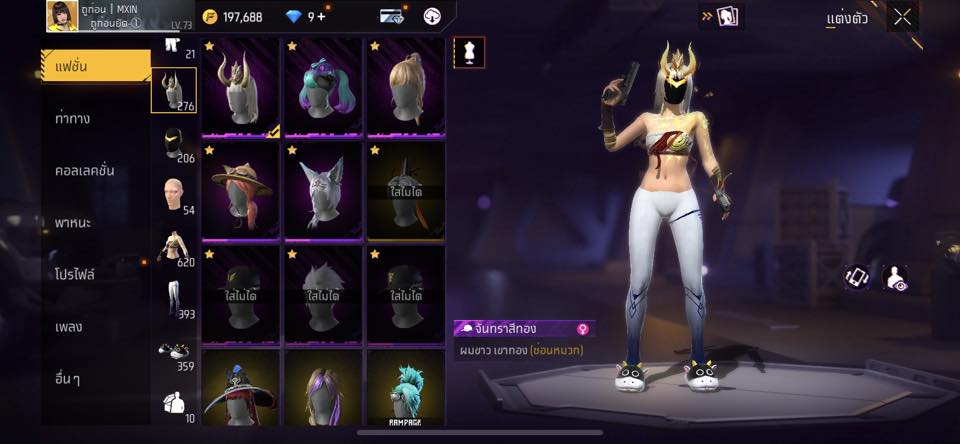Switch to the ท่าทาง tab

pyautogui.click(x=73, y=118)
